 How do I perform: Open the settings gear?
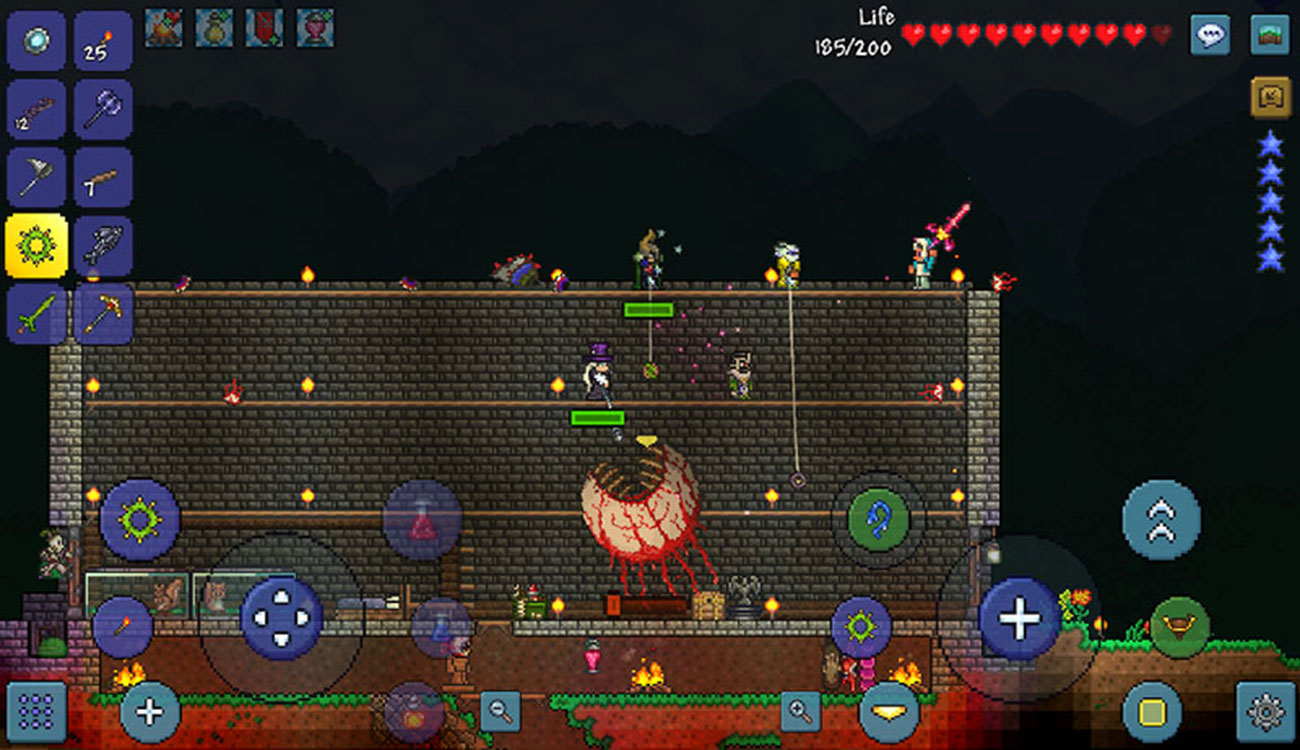tap(1263, 712)
